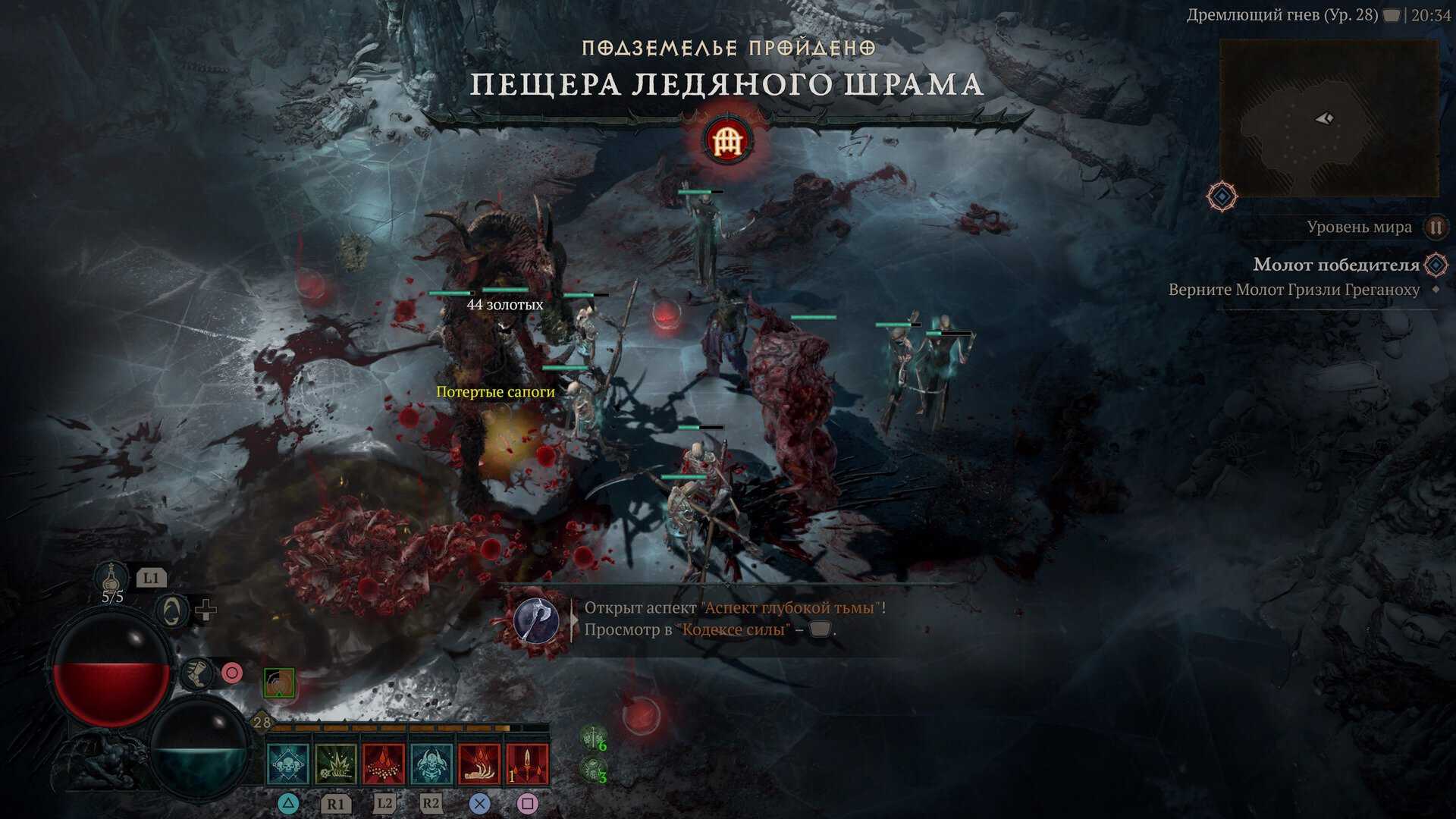Click the completed dungeon gate emblem
The height and width of the screenshot is (819, 1456).
(x=727, y=140)
